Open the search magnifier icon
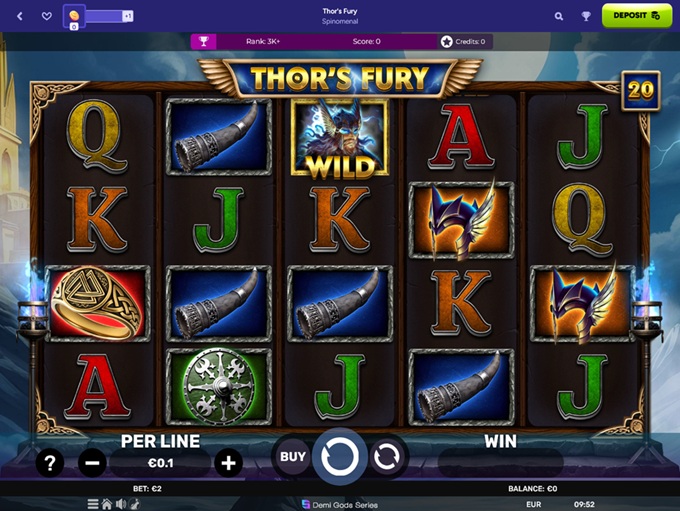The width and height of the screenshot is (680, 511). pyautogui.click(x=559, y=16)
